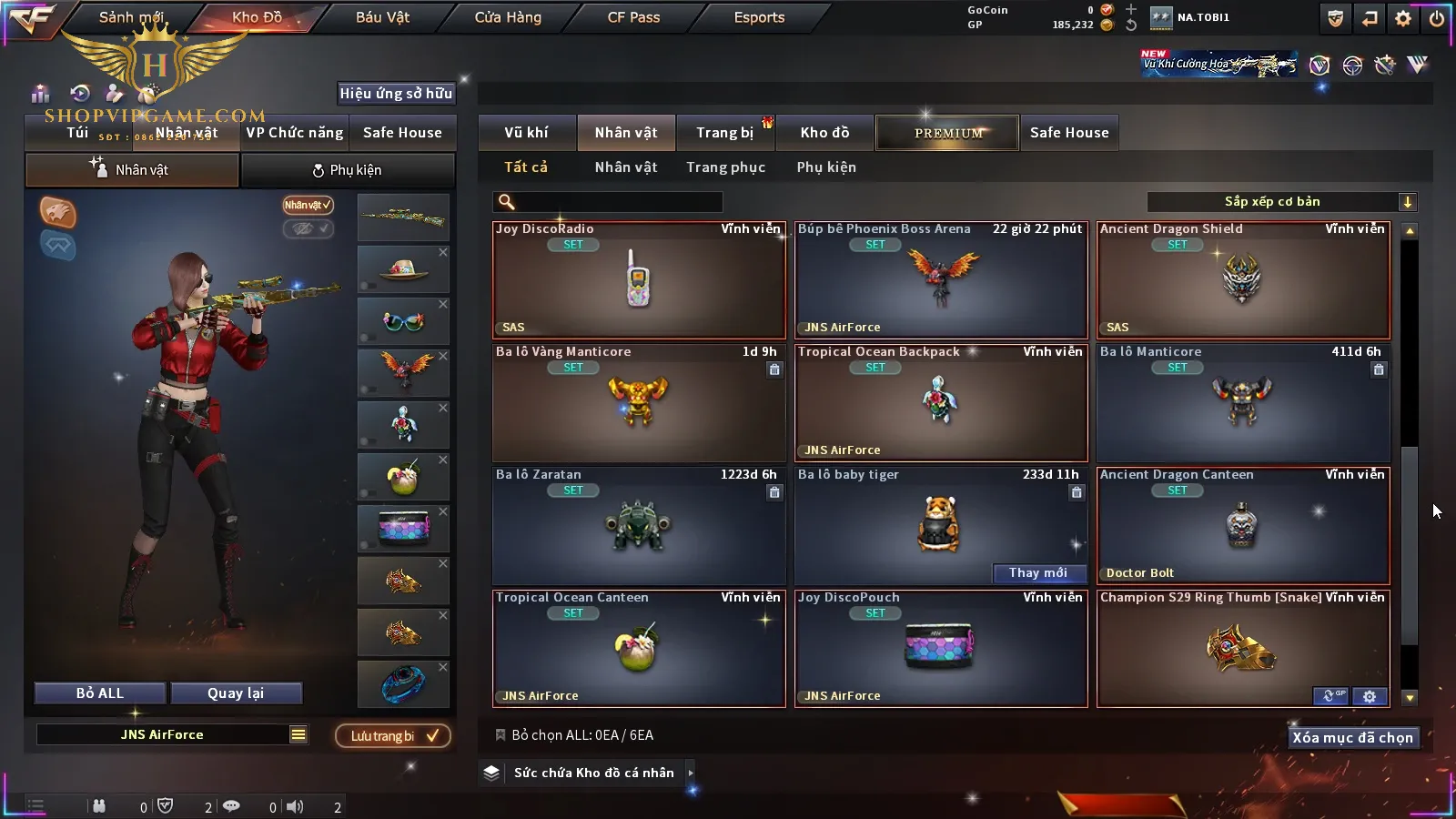Click the Quay lại button
The height and width of the screenshot is (819, 1456).
[x=236, y=693]
